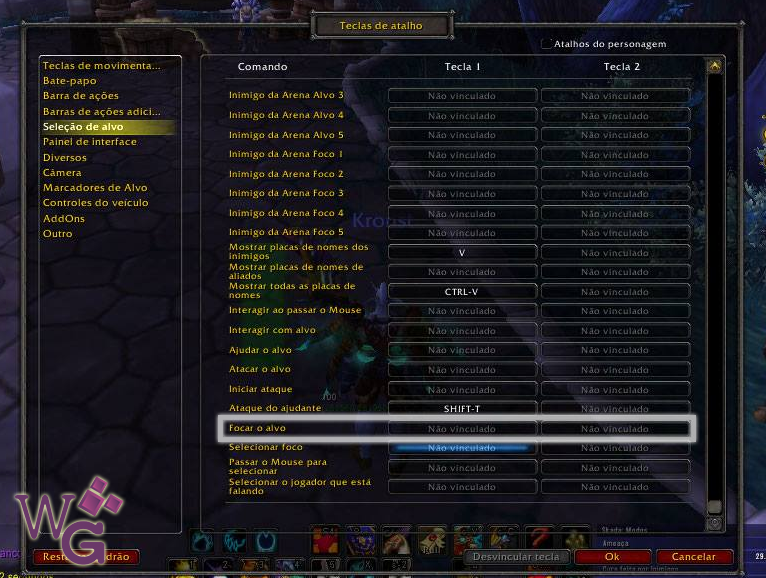Select the Controles do veículo category
Viewport: 766px width, 578px height.
(95, 203)
